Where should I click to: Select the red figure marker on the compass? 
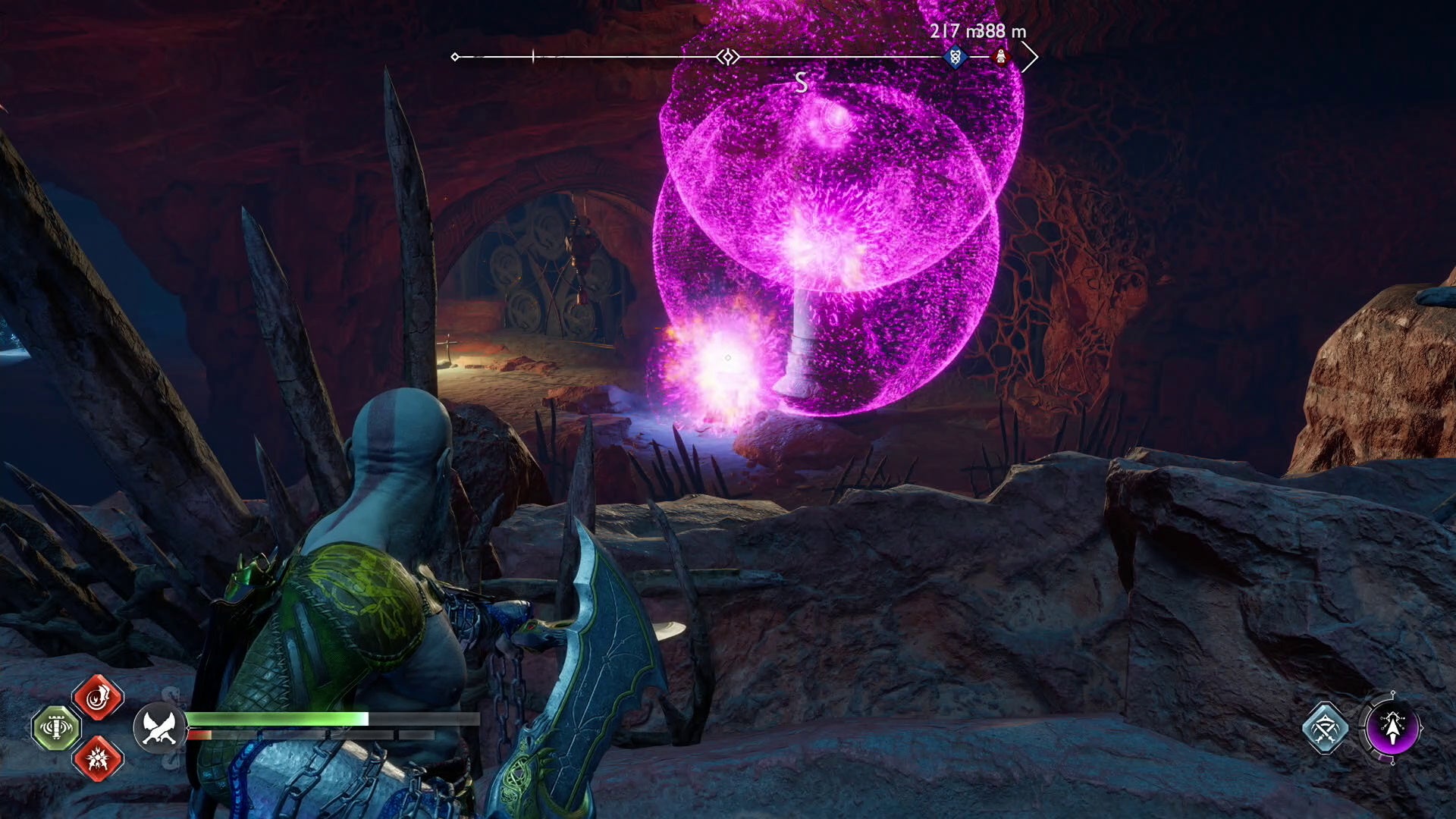(1000, 57)
